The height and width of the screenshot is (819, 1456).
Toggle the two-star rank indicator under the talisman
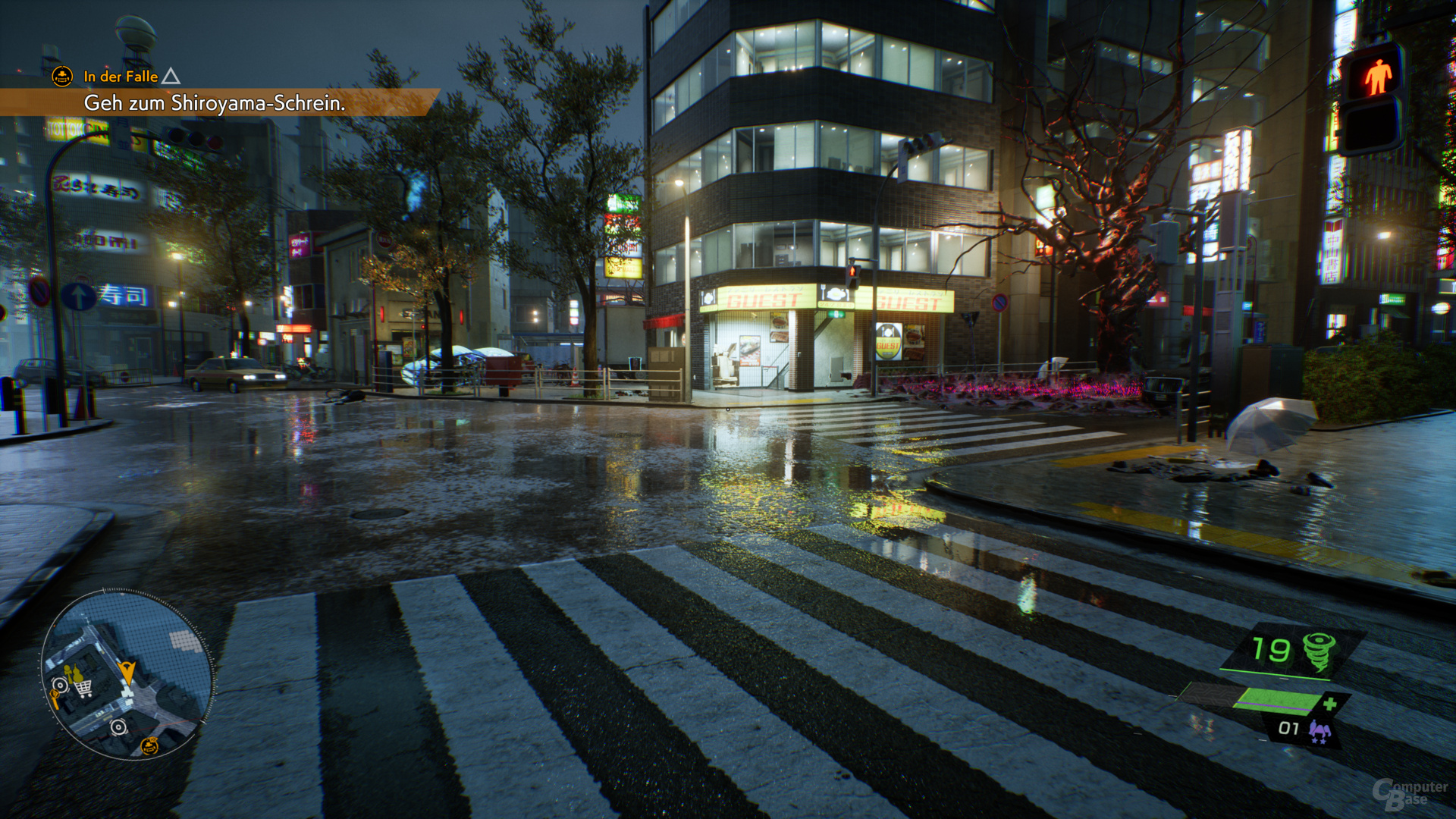1319,741
